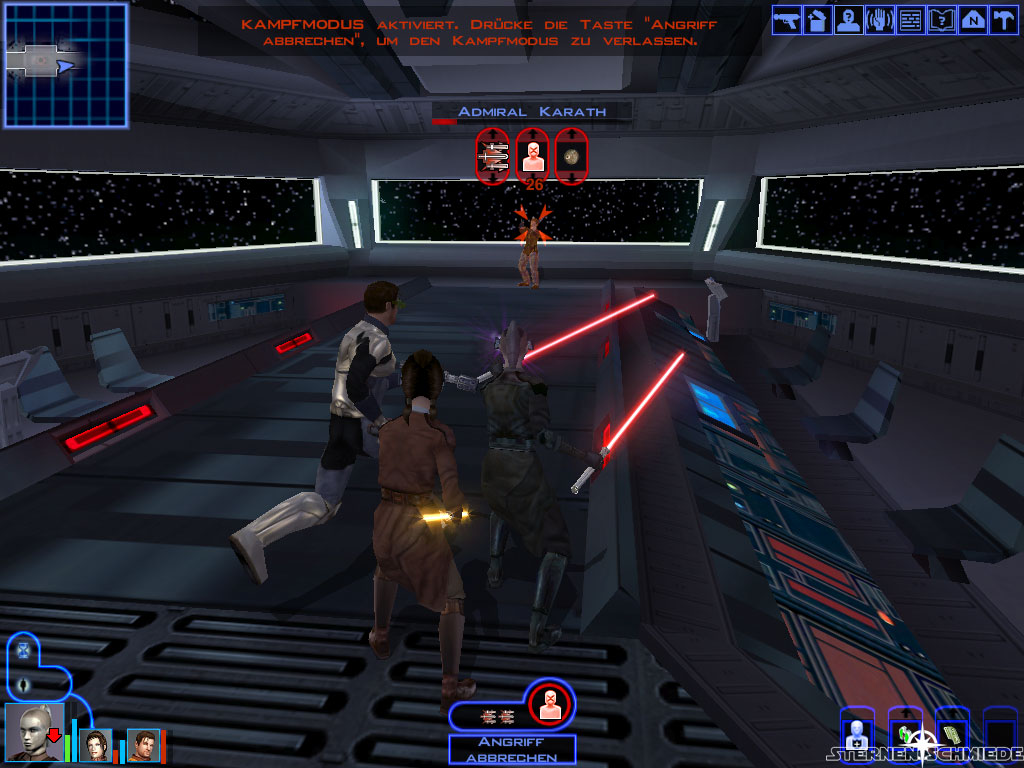This screenshot has height=768, width=1024.
Task: Open the options menu hammer icon
Action: [x=1002, y=20]
